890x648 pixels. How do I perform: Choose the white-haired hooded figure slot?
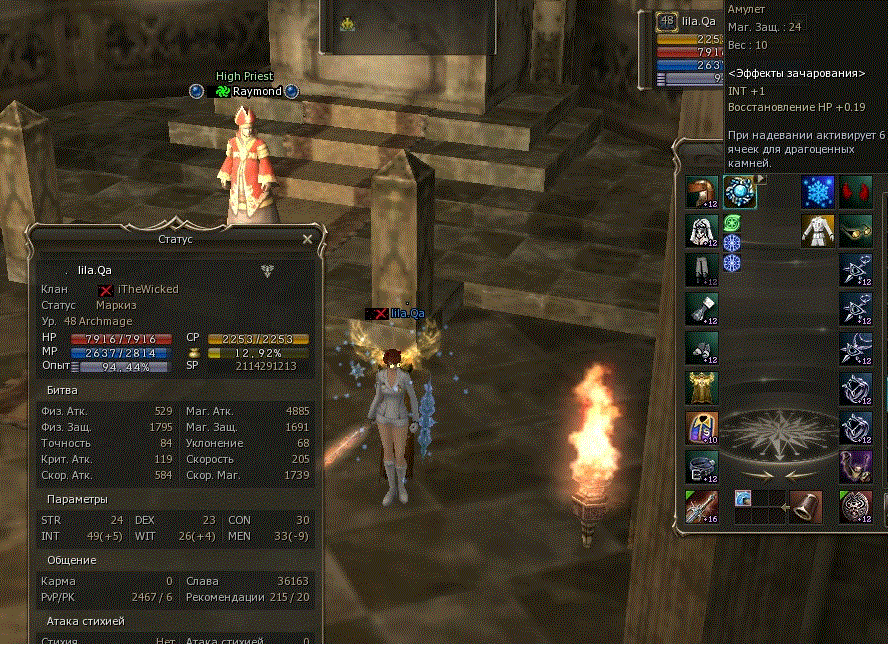(702, 231)
